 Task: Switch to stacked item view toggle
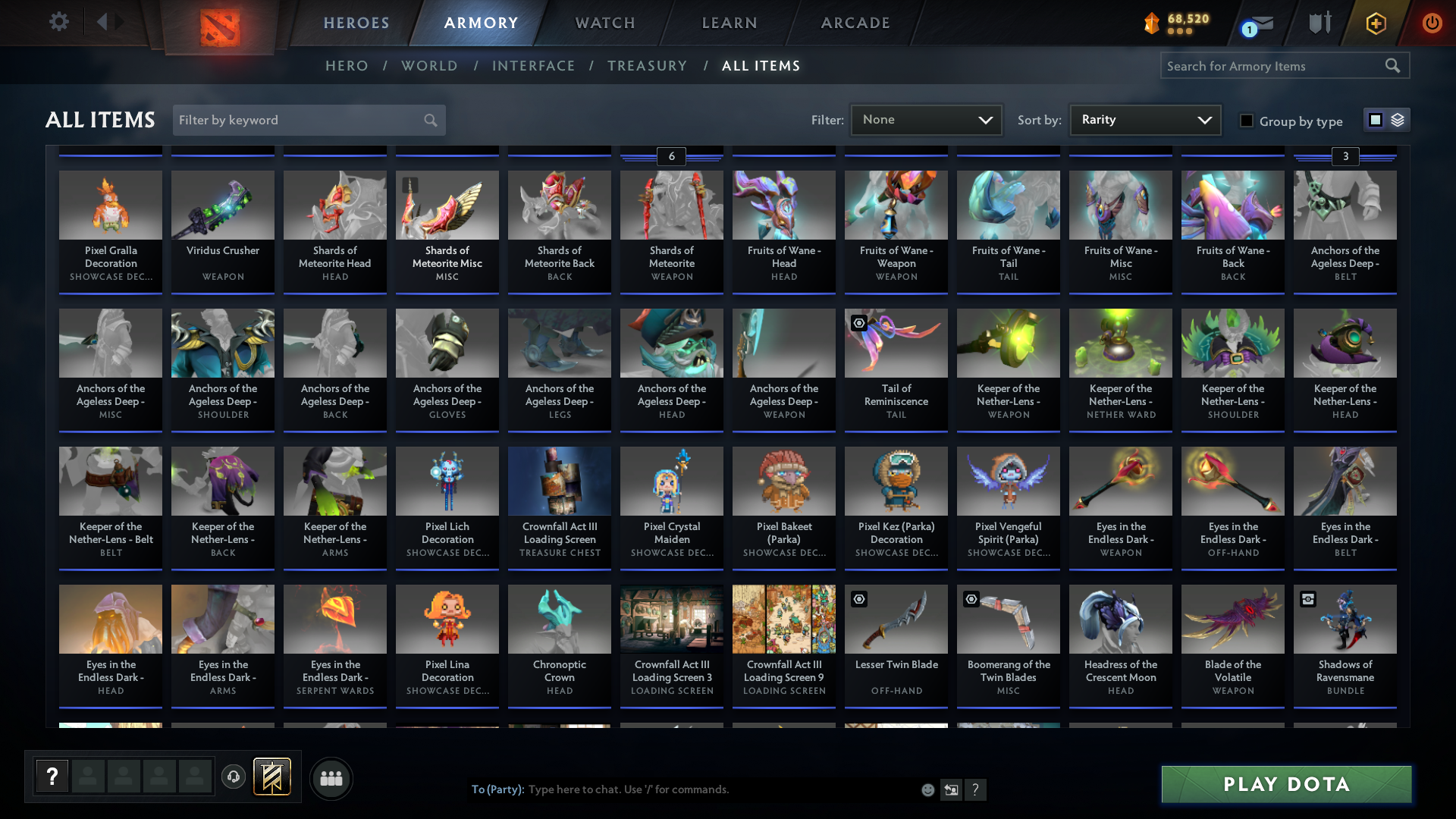coord(1398,120)
